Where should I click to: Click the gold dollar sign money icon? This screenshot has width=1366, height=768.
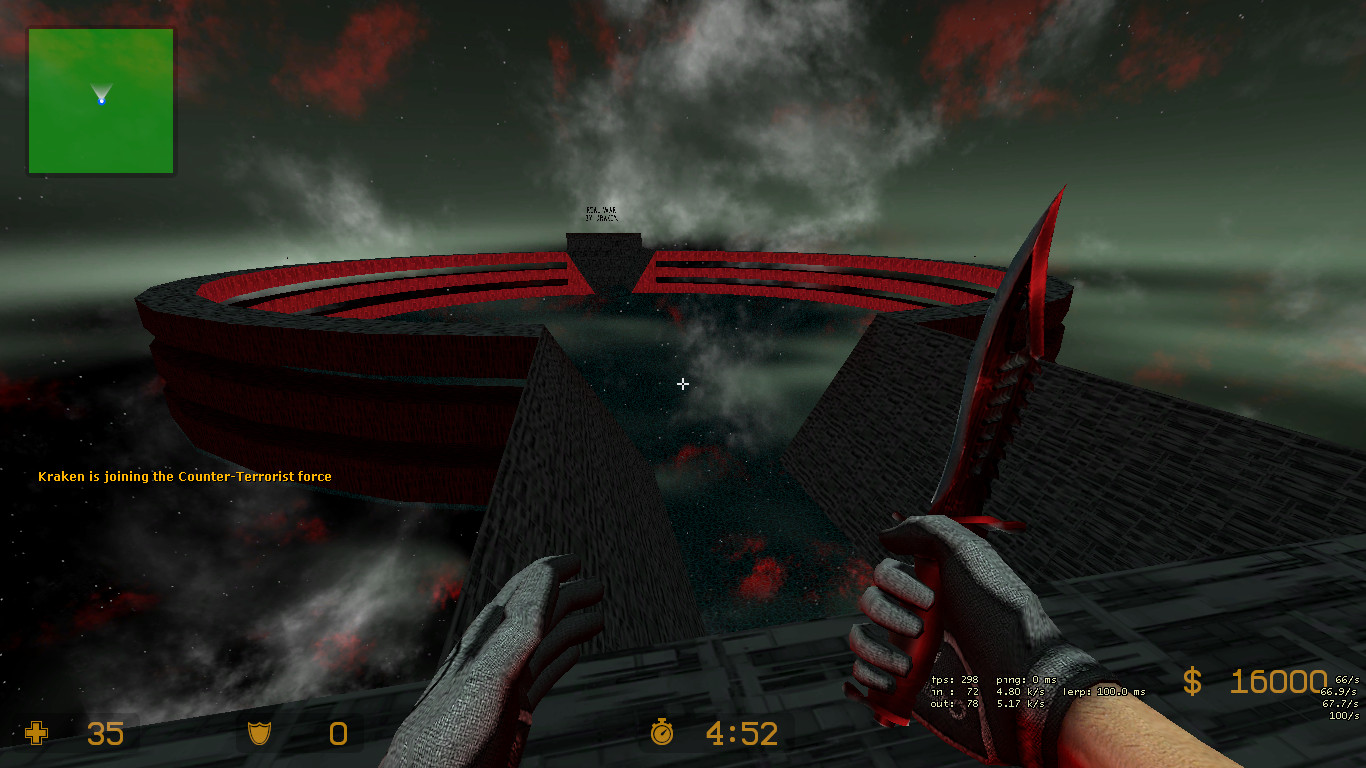coord(1192,683)
